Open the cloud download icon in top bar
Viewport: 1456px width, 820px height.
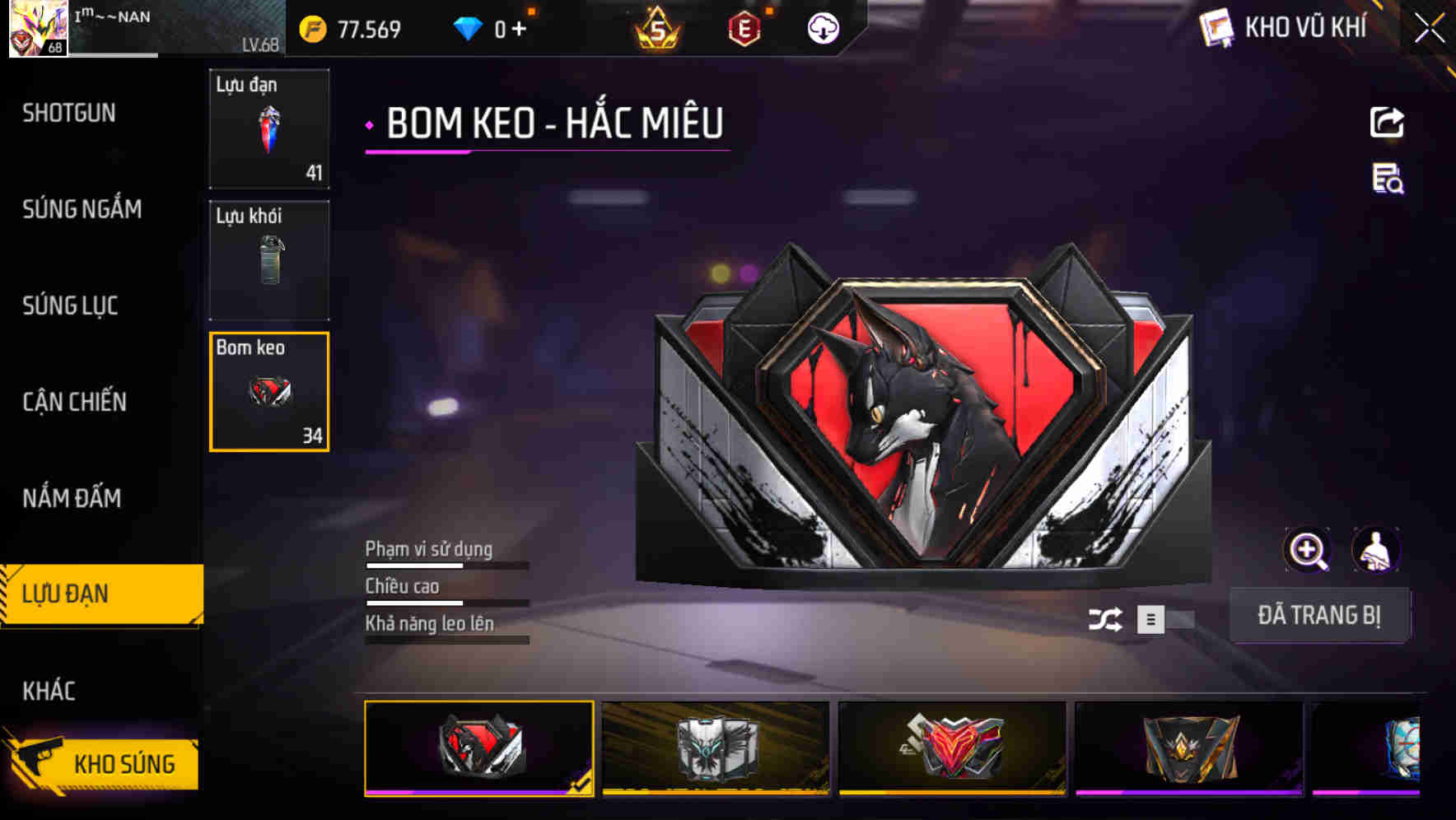822,30
